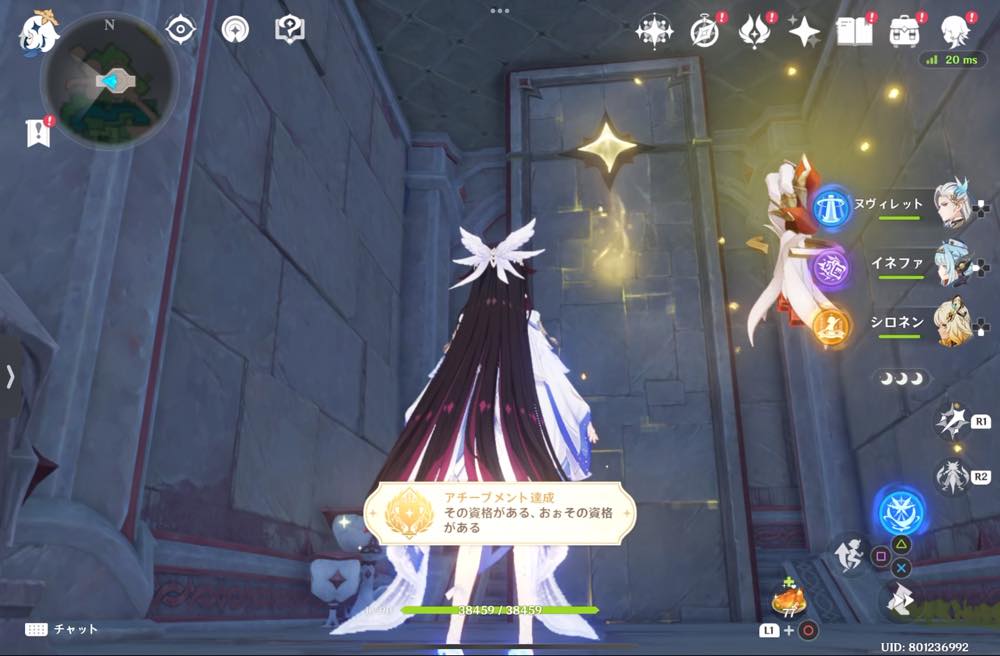Screen dimensions: 1000x656
Task: Open the アチーブメント達成 achievement notification
Action: click(x=499, y=513)
